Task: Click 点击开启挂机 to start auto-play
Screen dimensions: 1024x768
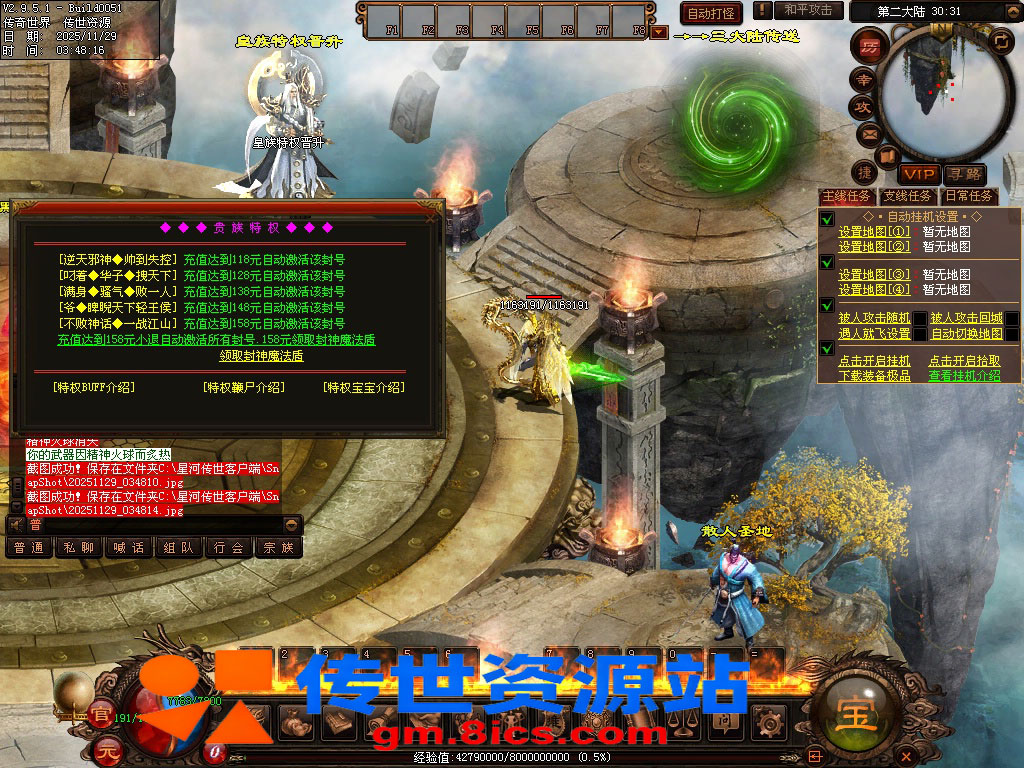Action: tap(874, 361)
